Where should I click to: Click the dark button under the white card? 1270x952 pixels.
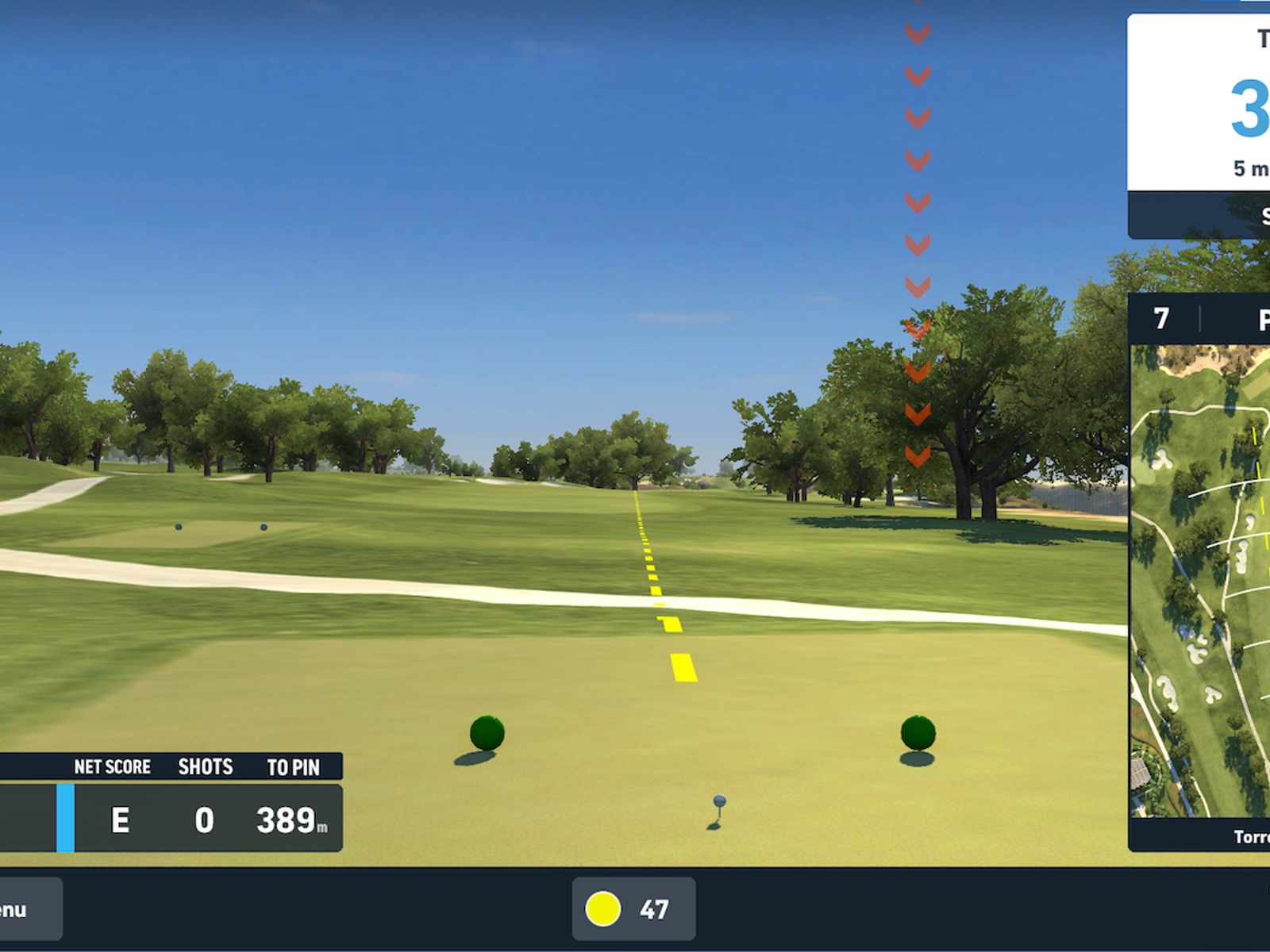[x=1200, y=215]
